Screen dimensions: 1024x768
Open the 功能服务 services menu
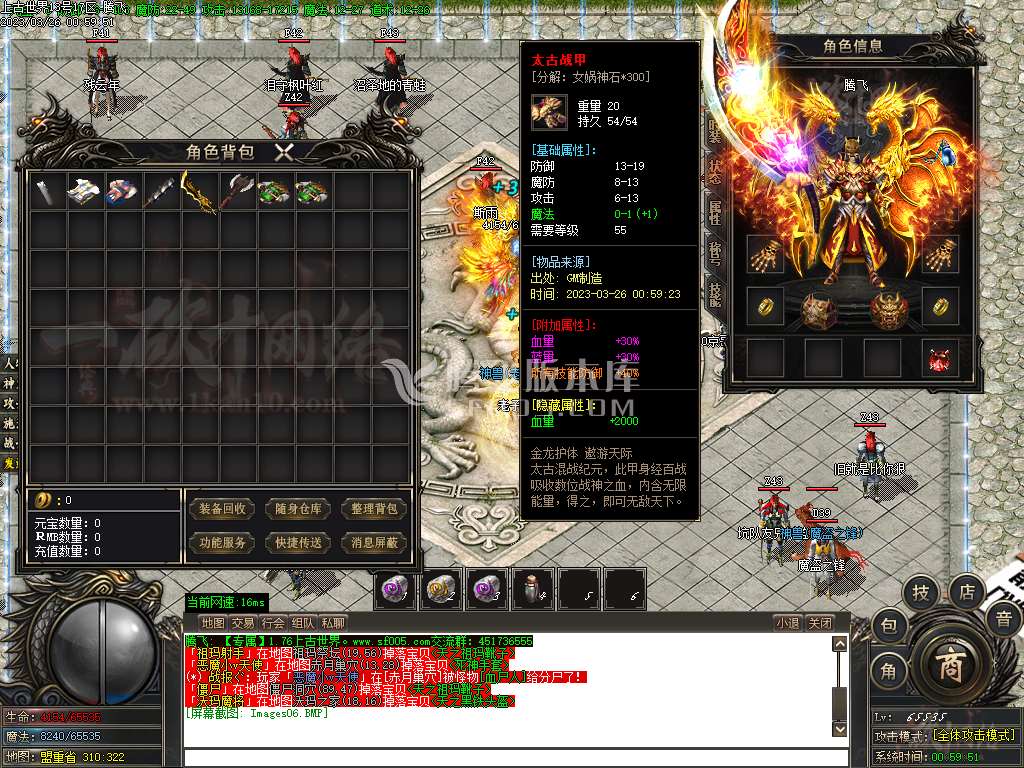point(222,543)
